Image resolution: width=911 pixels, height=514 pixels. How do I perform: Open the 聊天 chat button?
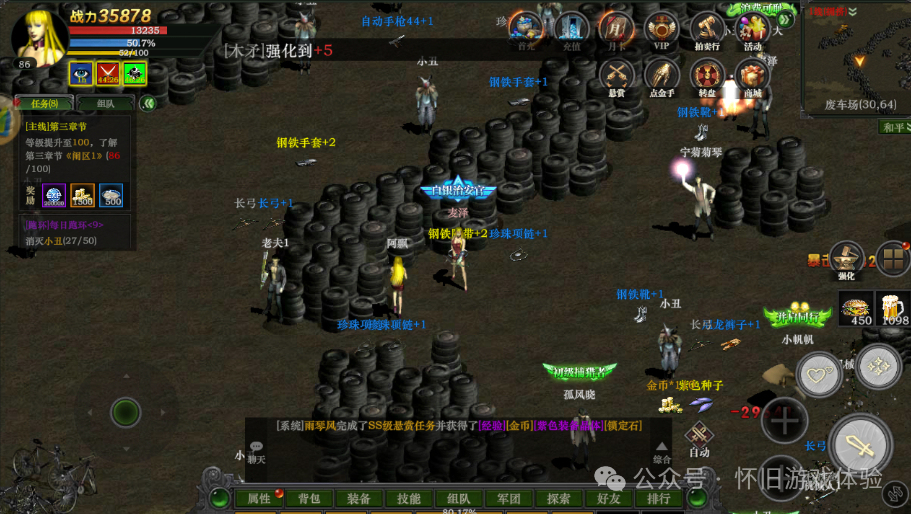coord(257,452)
